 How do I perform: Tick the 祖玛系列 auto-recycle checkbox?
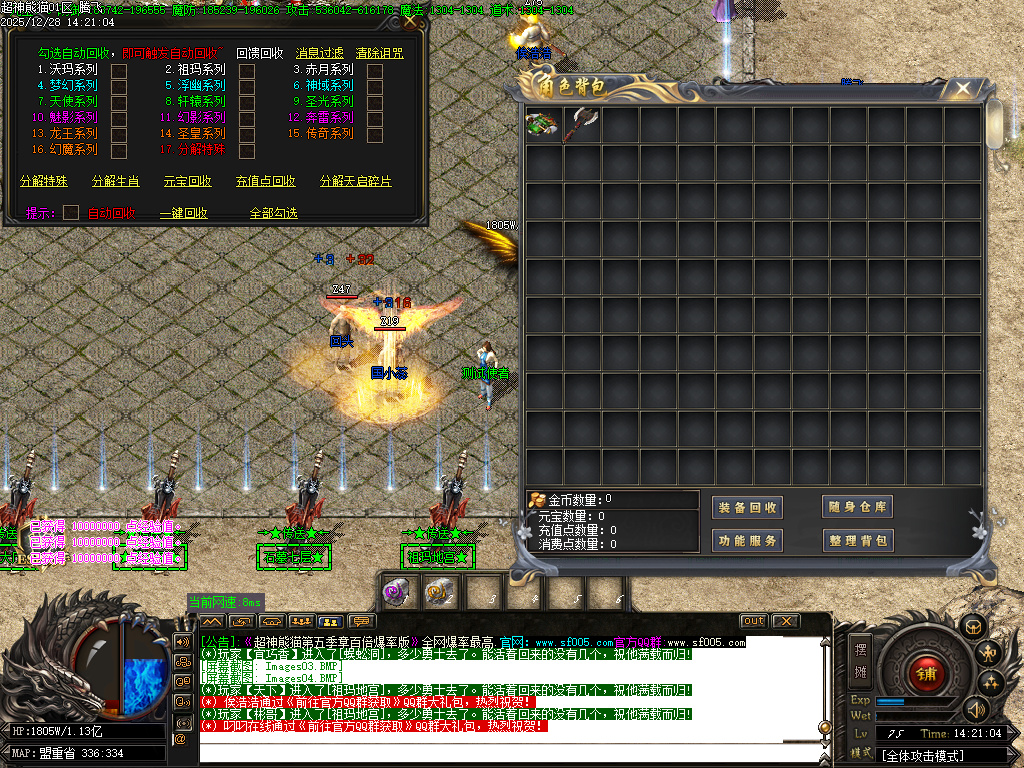click(247, 71)
